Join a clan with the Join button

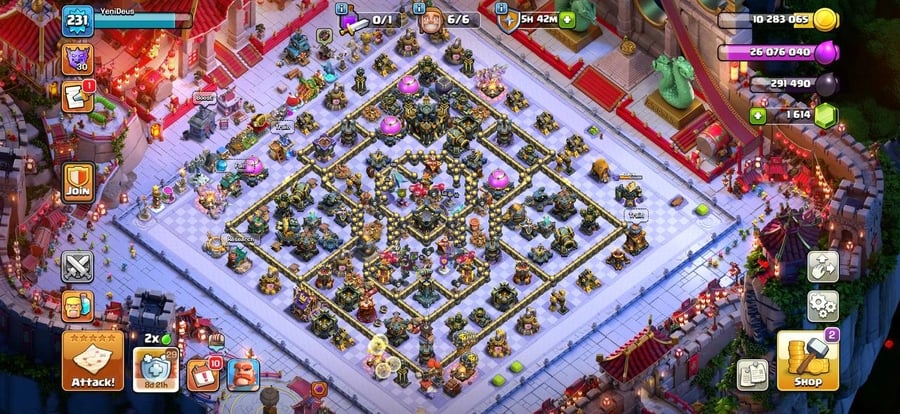(78, 183)
